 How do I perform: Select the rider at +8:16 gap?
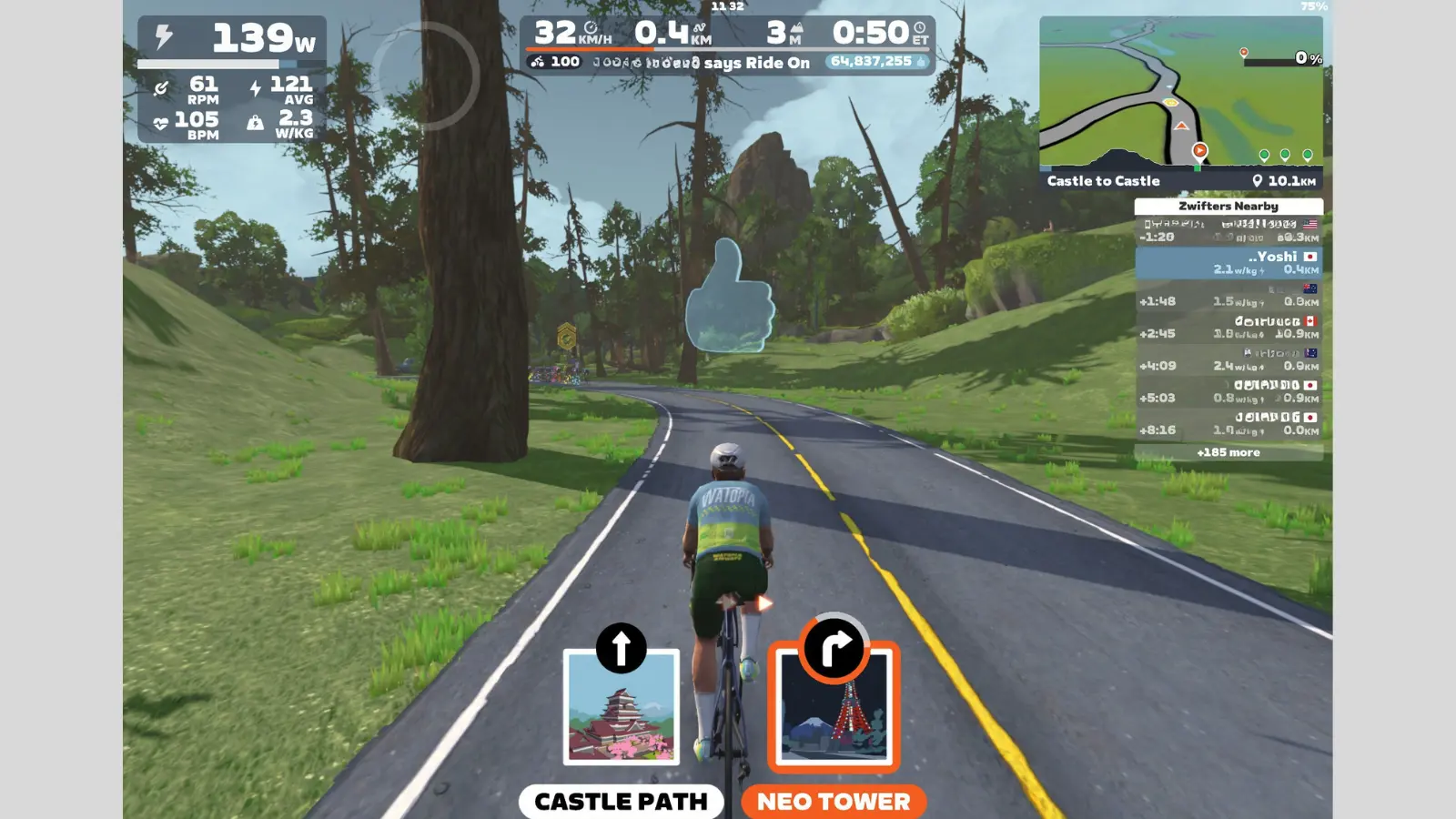tap(1228, 424)
